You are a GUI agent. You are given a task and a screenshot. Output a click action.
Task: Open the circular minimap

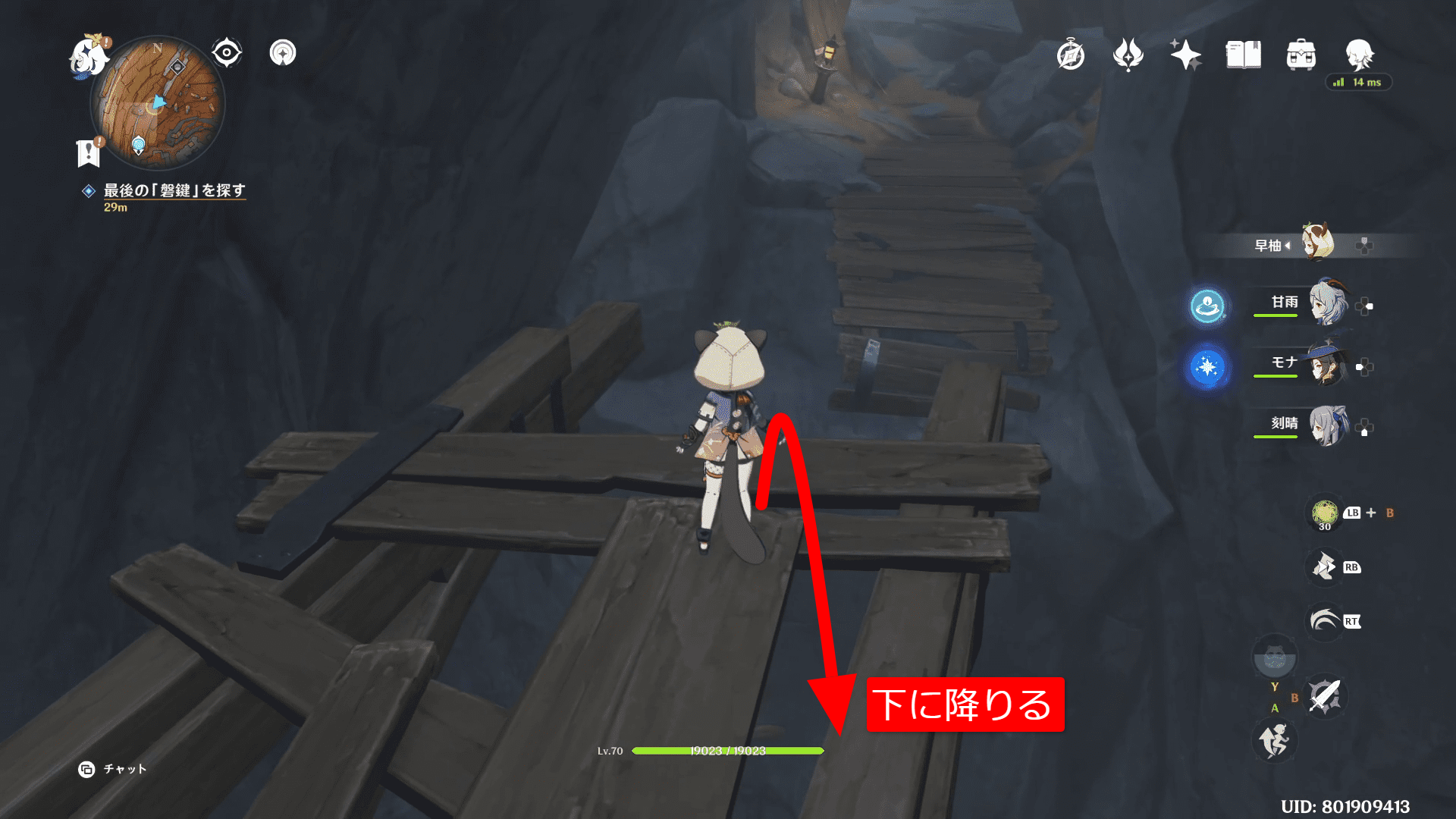click(158, 103)
